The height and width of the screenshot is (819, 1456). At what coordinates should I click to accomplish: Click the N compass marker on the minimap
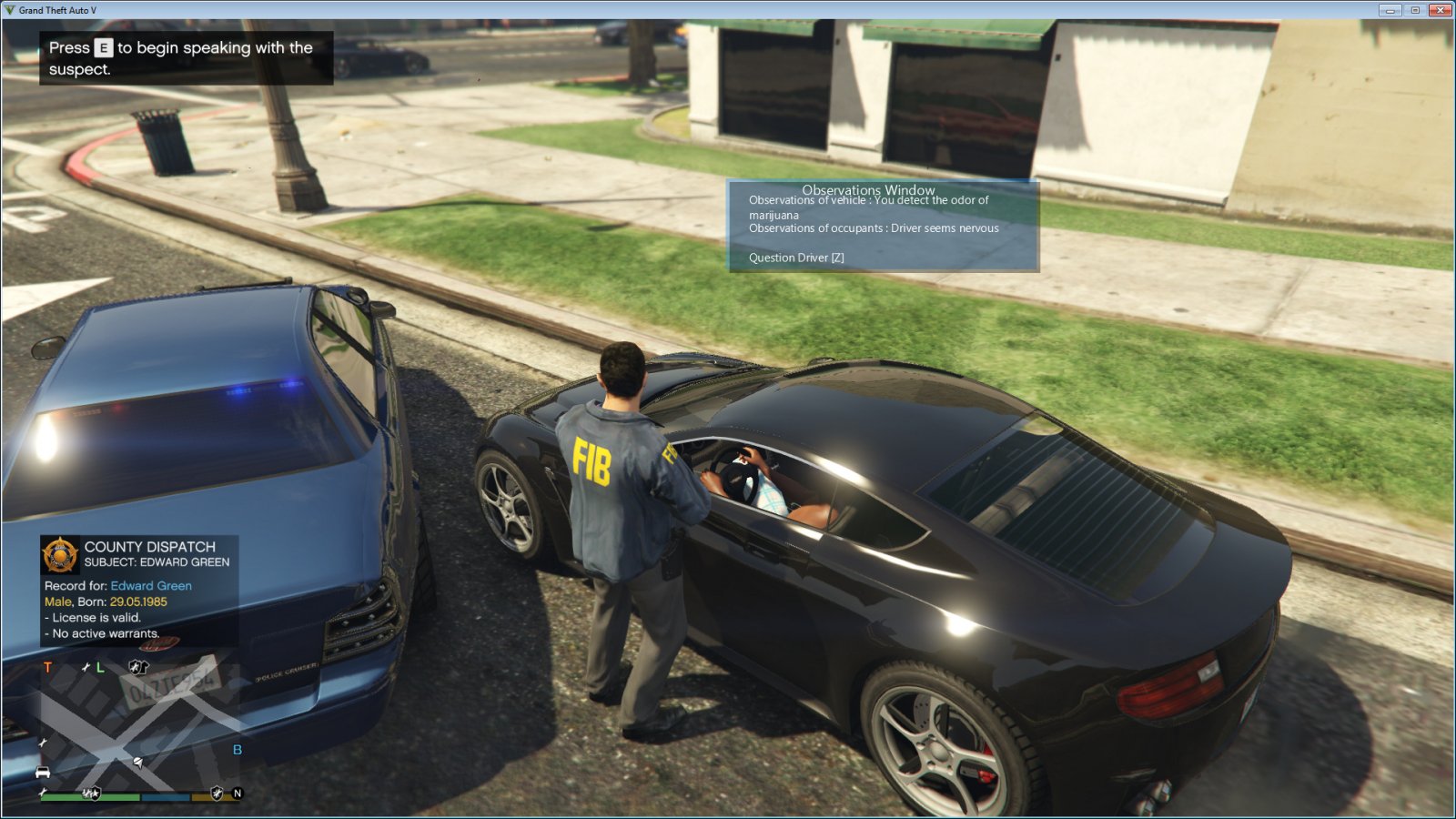238,794
